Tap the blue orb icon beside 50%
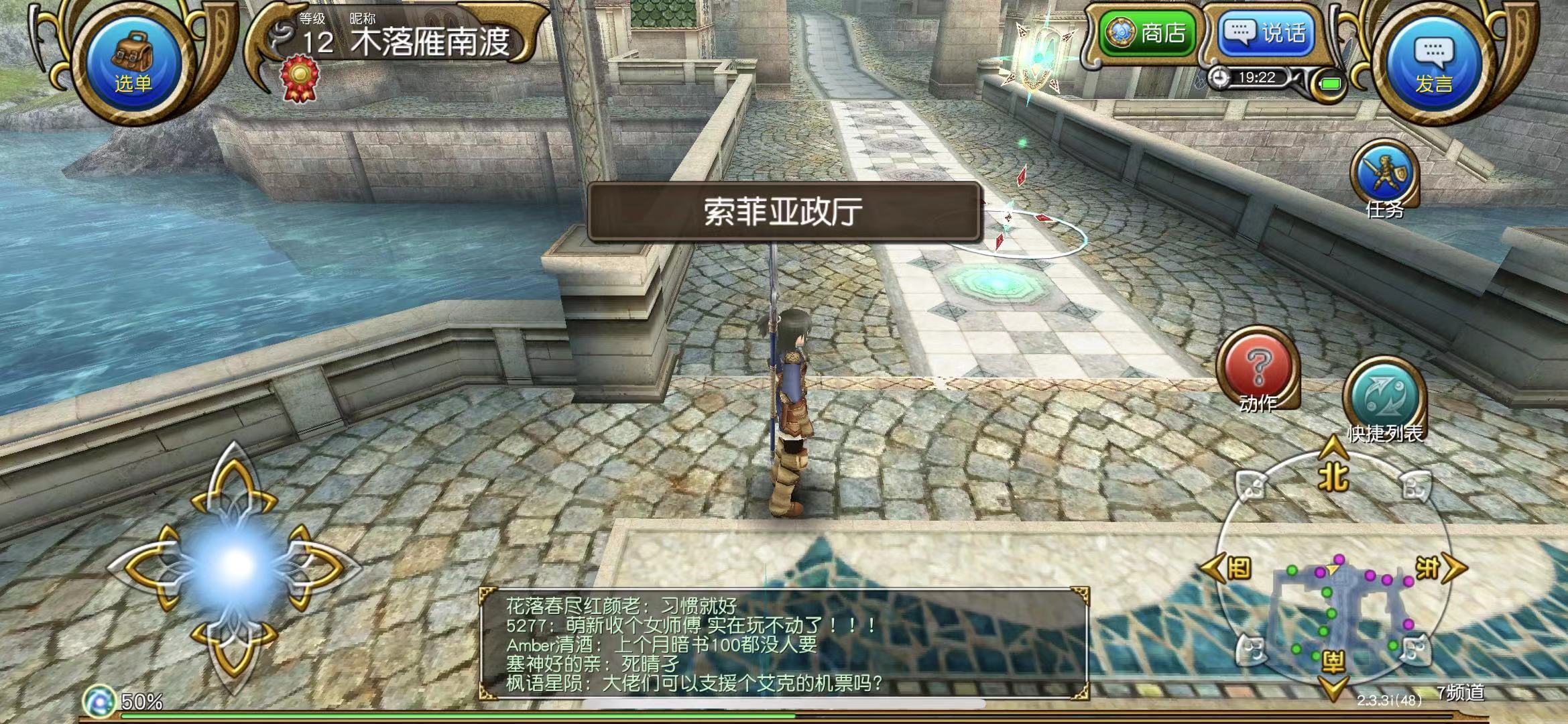Screen dimensions: 1568x724 99,701
